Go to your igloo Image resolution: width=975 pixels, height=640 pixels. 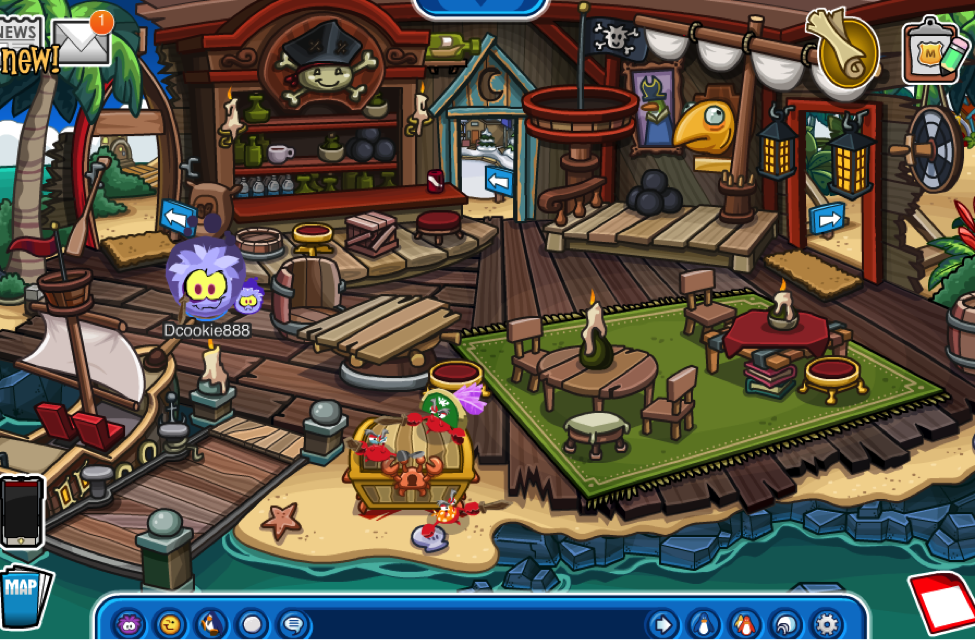coord(785,625)
